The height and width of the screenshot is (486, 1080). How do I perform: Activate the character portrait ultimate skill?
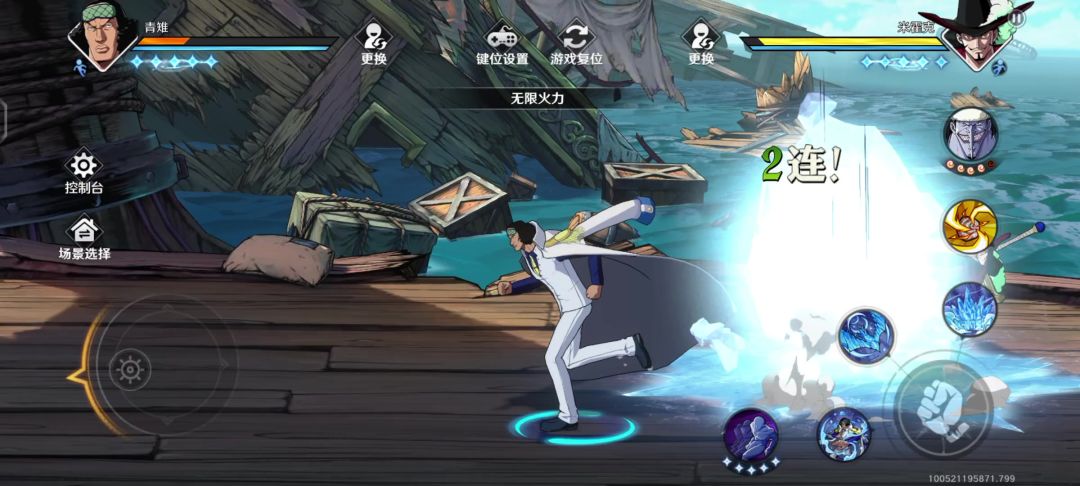(x=843, y=434)
